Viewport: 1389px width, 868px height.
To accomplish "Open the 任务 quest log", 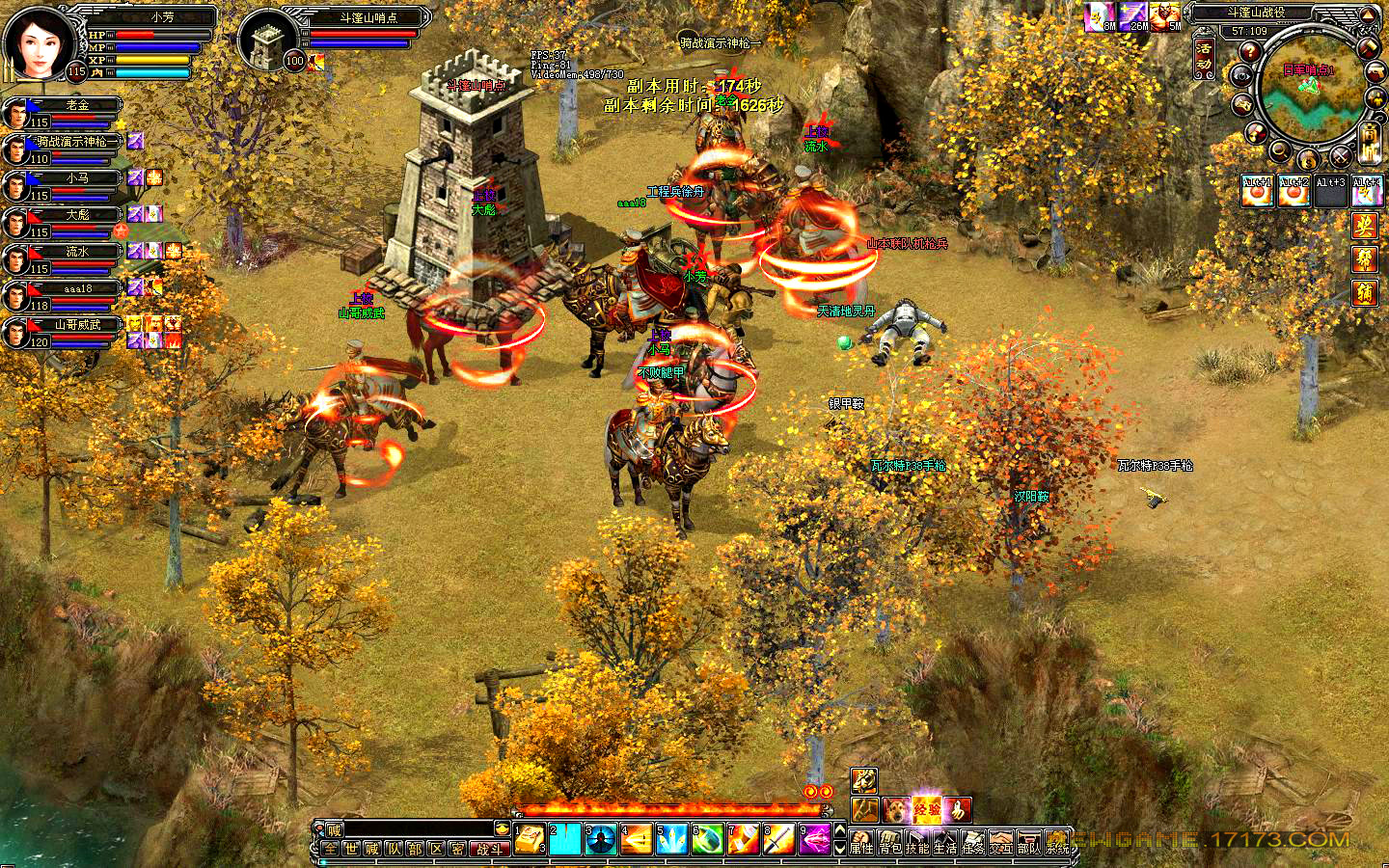I will coord(973,843).
